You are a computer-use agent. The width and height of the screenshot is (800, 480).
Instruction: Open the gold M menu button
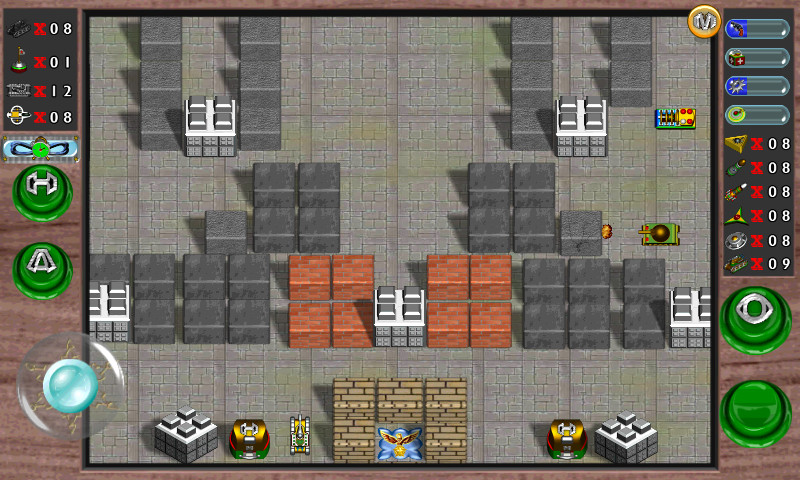(704, 21)
